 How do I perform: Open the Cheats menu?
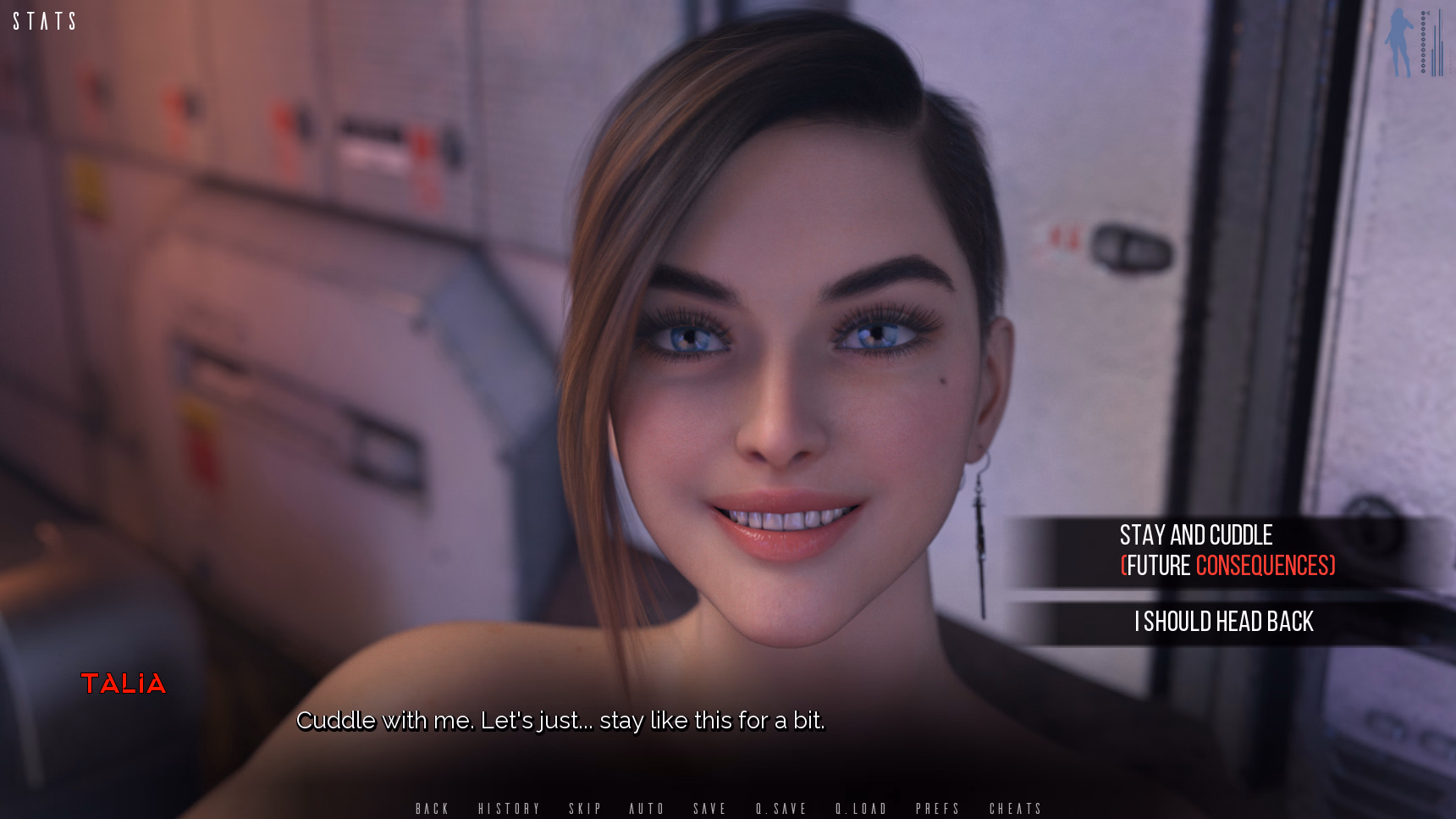[1016, 809]
